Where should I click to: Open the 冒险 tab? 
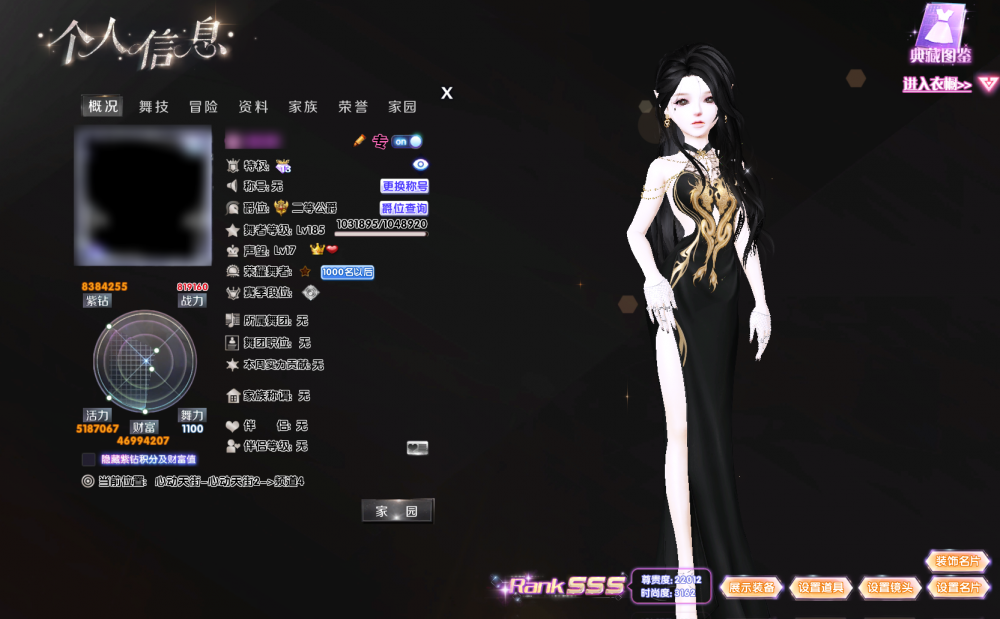(x=203, y=107)
